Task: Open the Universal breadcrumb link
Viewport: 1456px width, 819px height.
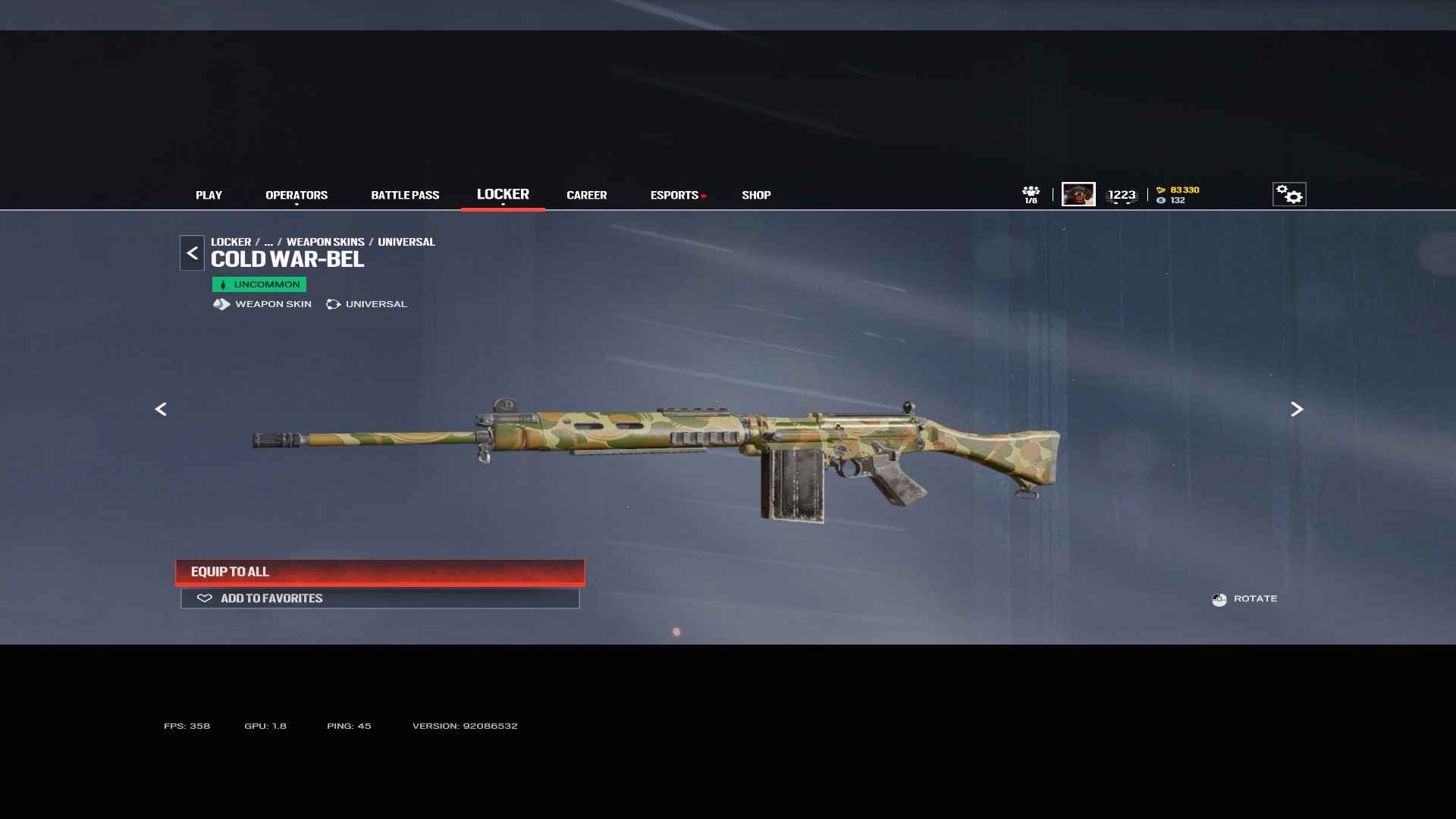Action: [406, 242]
